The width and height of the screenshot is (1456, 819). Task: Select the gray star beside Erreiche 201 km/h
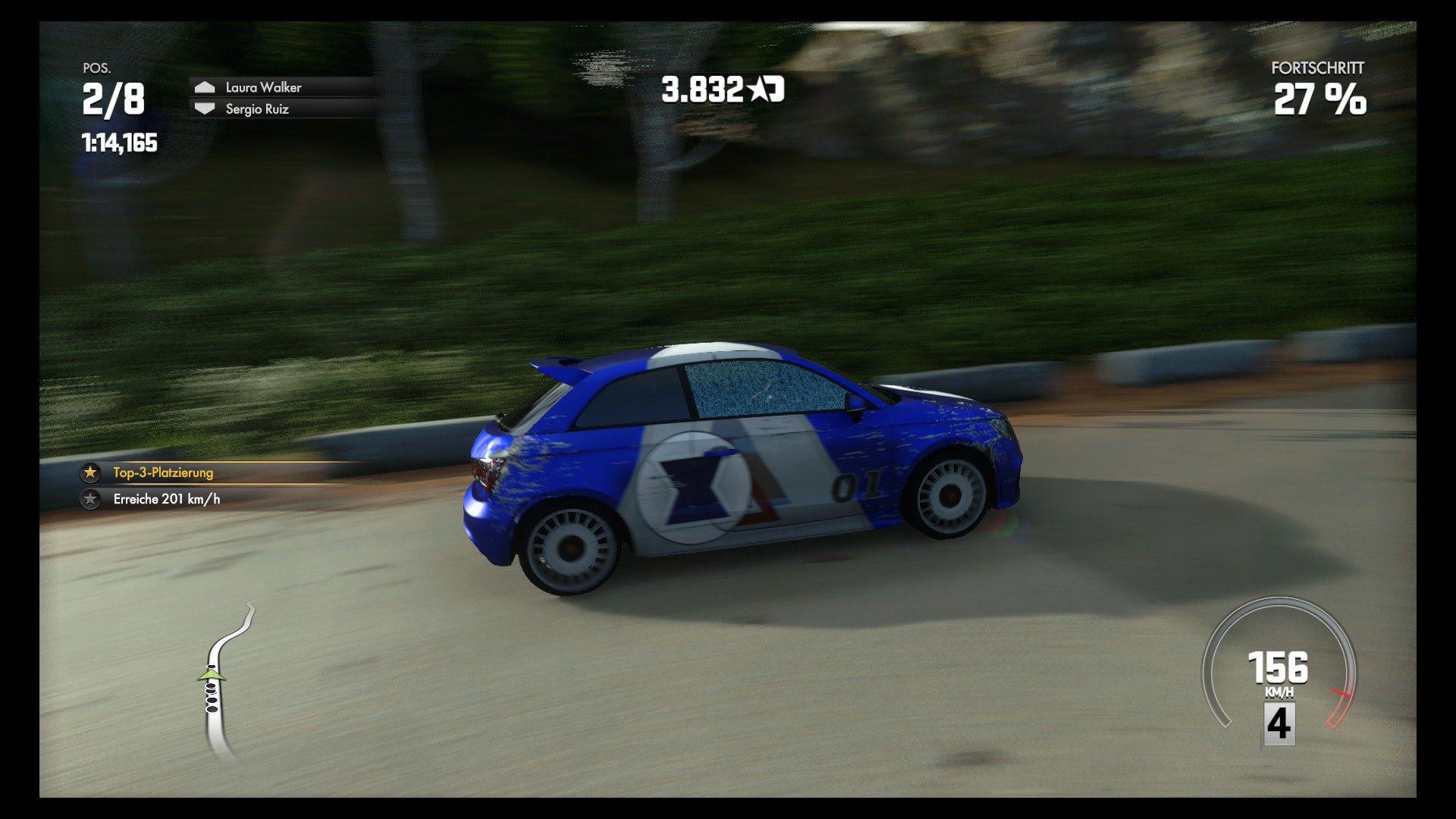(90, 500)
